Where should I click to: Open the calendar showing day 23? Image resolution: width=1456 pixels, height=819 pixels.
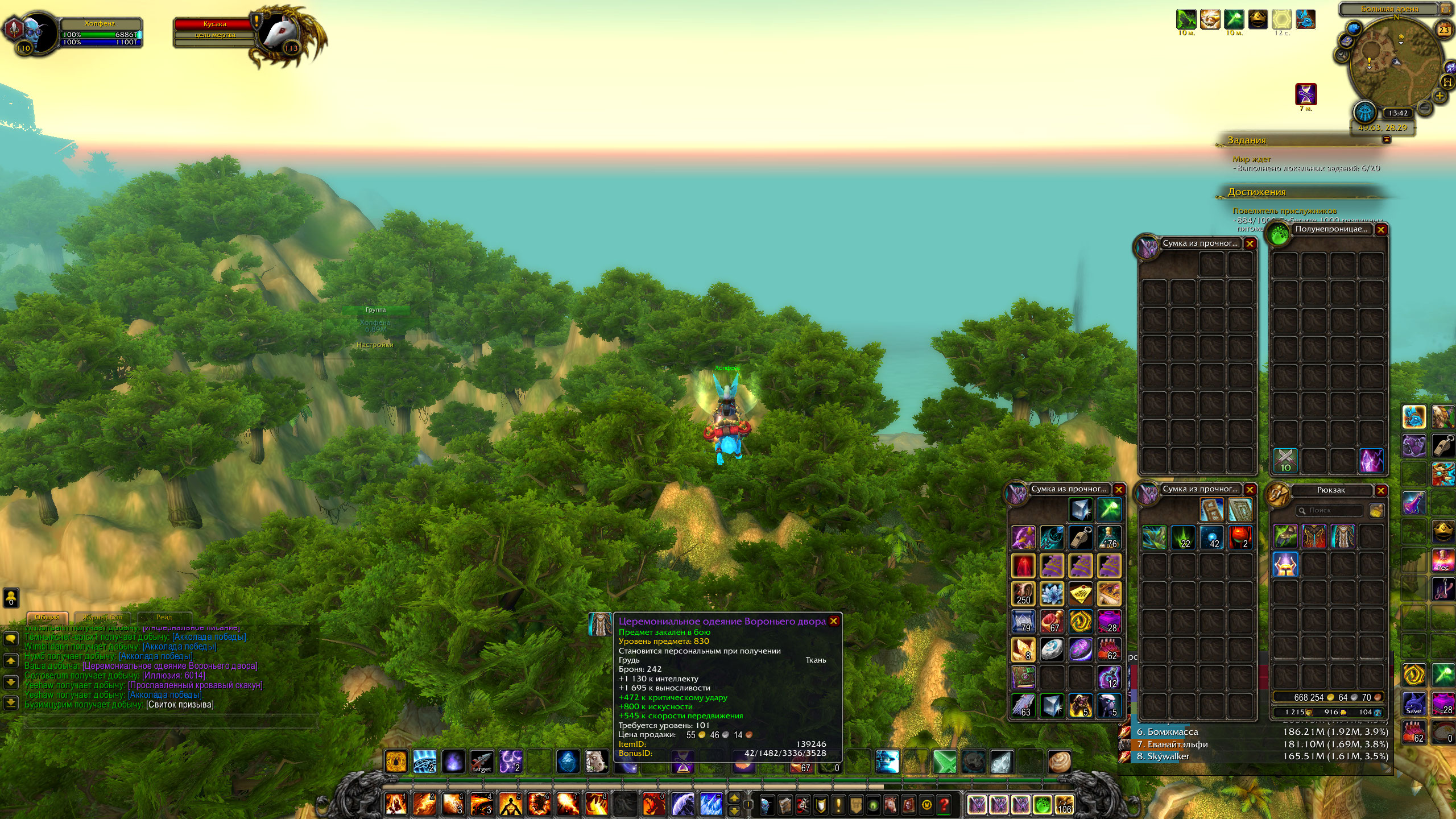pos(1443,30)
